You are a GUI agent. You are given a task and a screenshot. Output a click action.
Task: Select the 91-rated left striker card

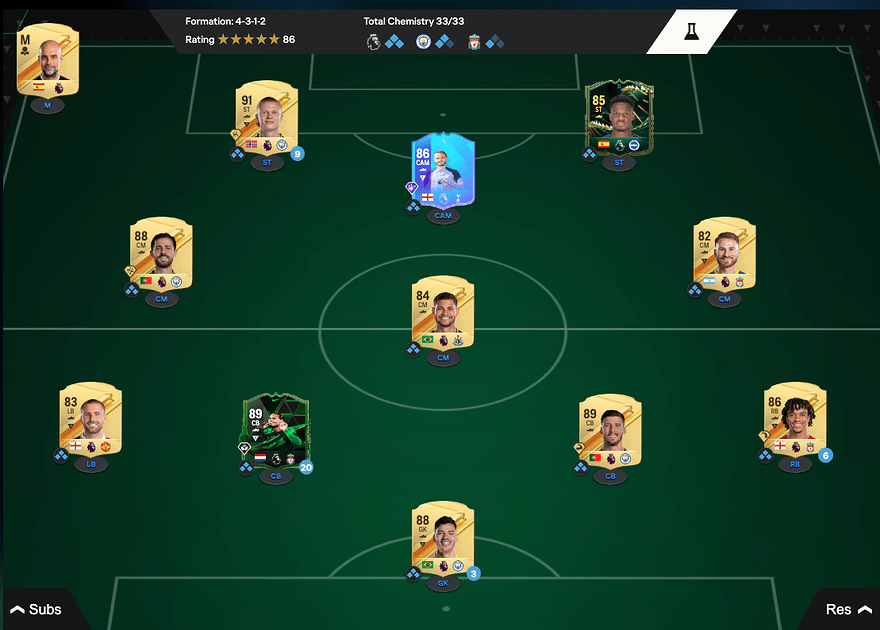(267, 117)
